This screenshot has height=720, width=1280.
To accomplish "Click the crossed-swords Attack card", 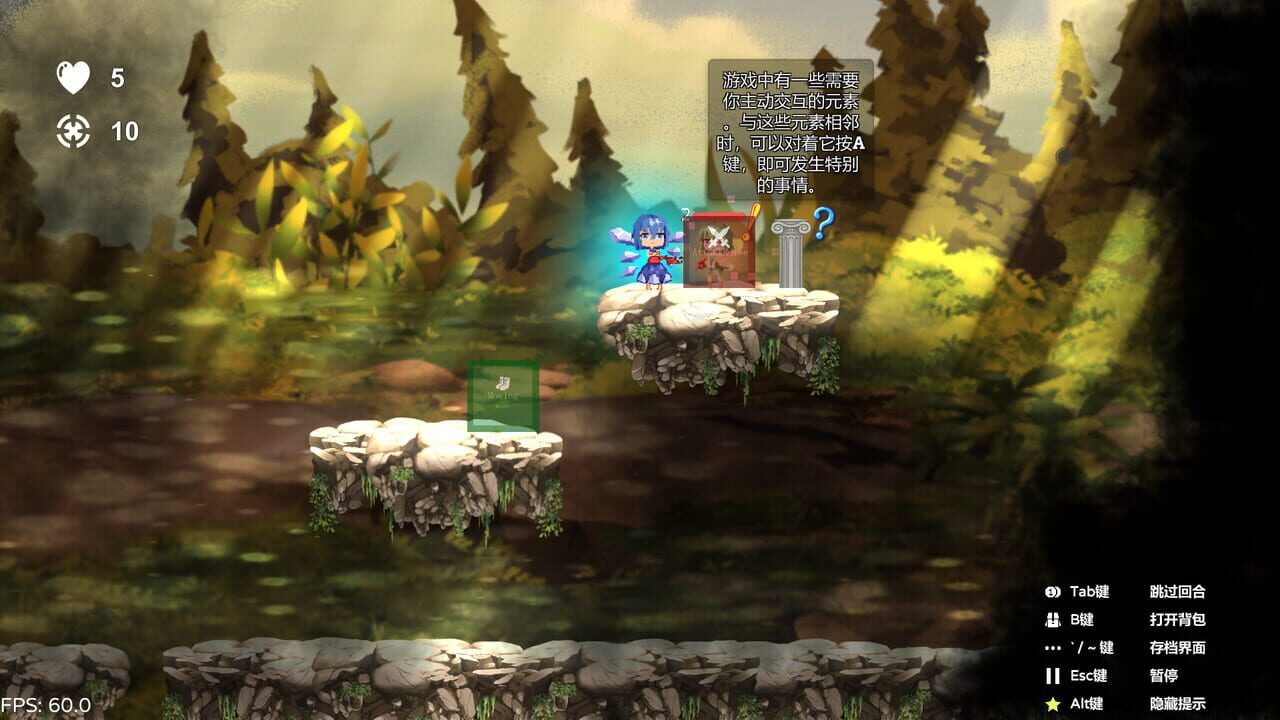I will pos(720,250).
